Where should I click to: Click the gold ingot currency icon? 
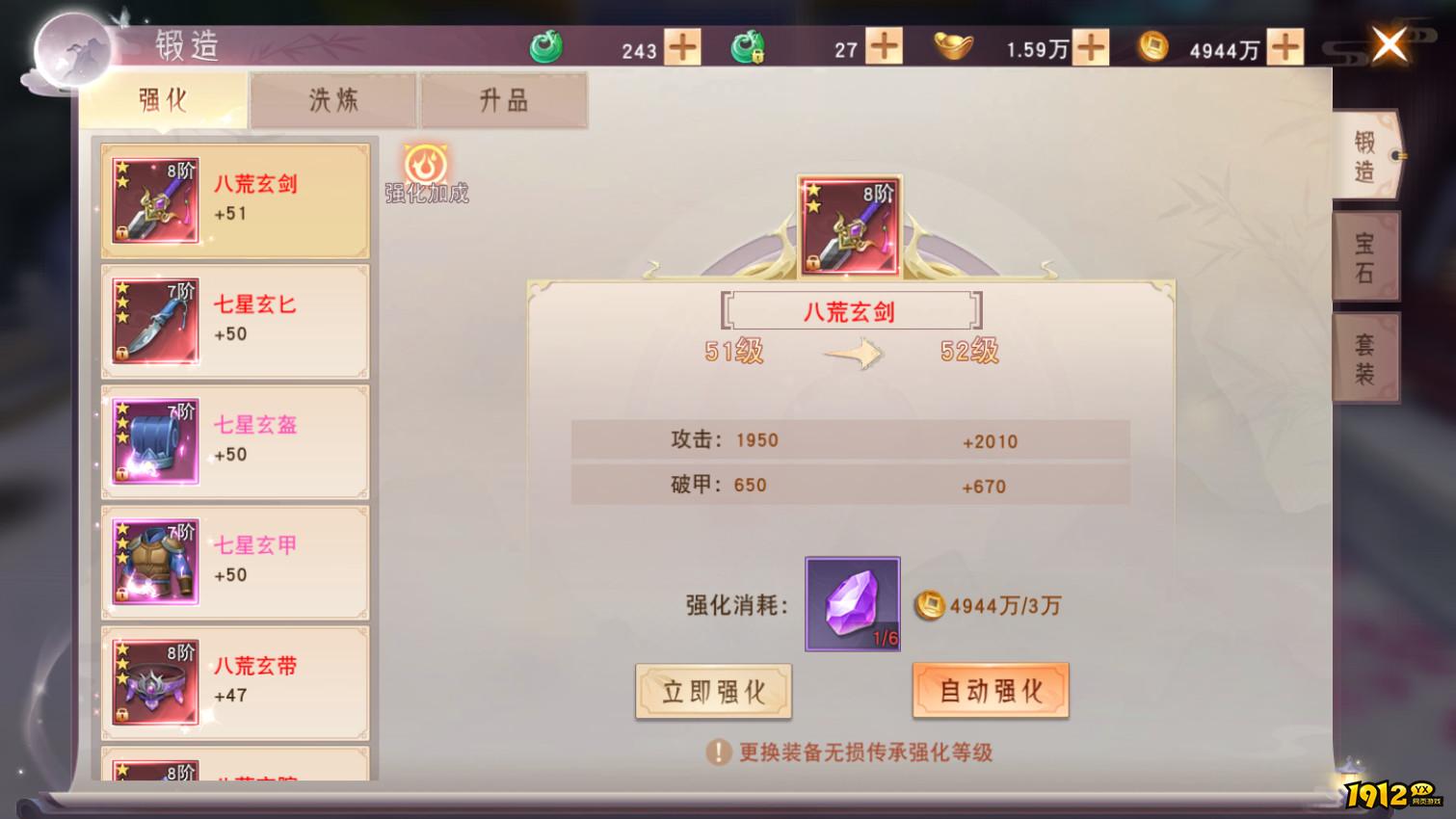[953, 44]
